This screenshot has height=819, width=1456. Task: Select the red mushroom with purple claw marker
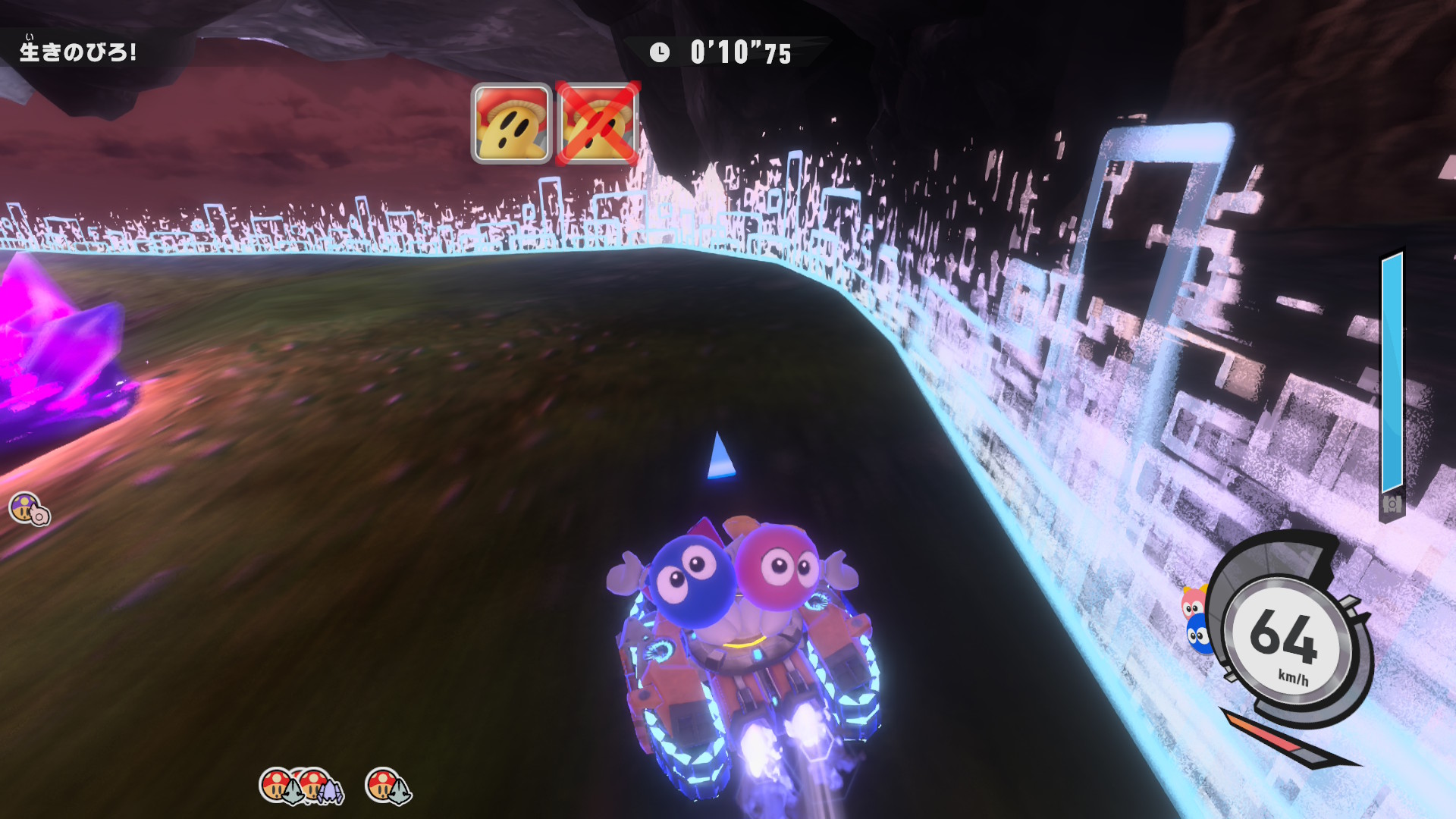(x=318, y=786)
